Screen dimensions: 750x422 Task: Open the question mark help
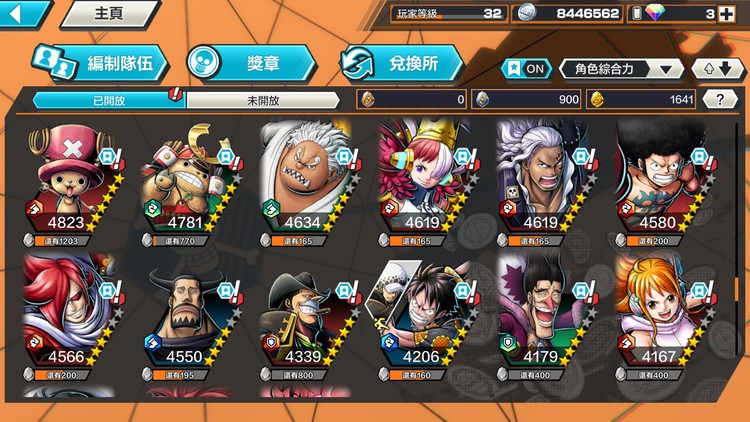coord(720,99)
